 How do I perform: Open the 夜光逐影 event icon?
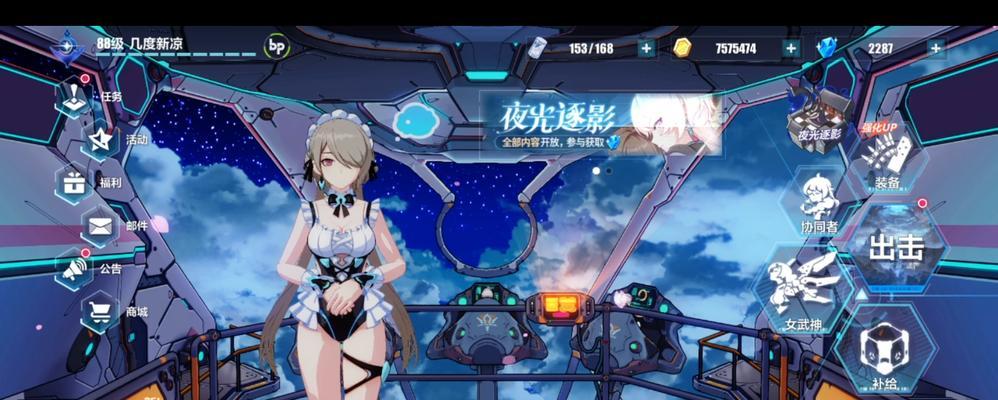click(x=815, y=110)
